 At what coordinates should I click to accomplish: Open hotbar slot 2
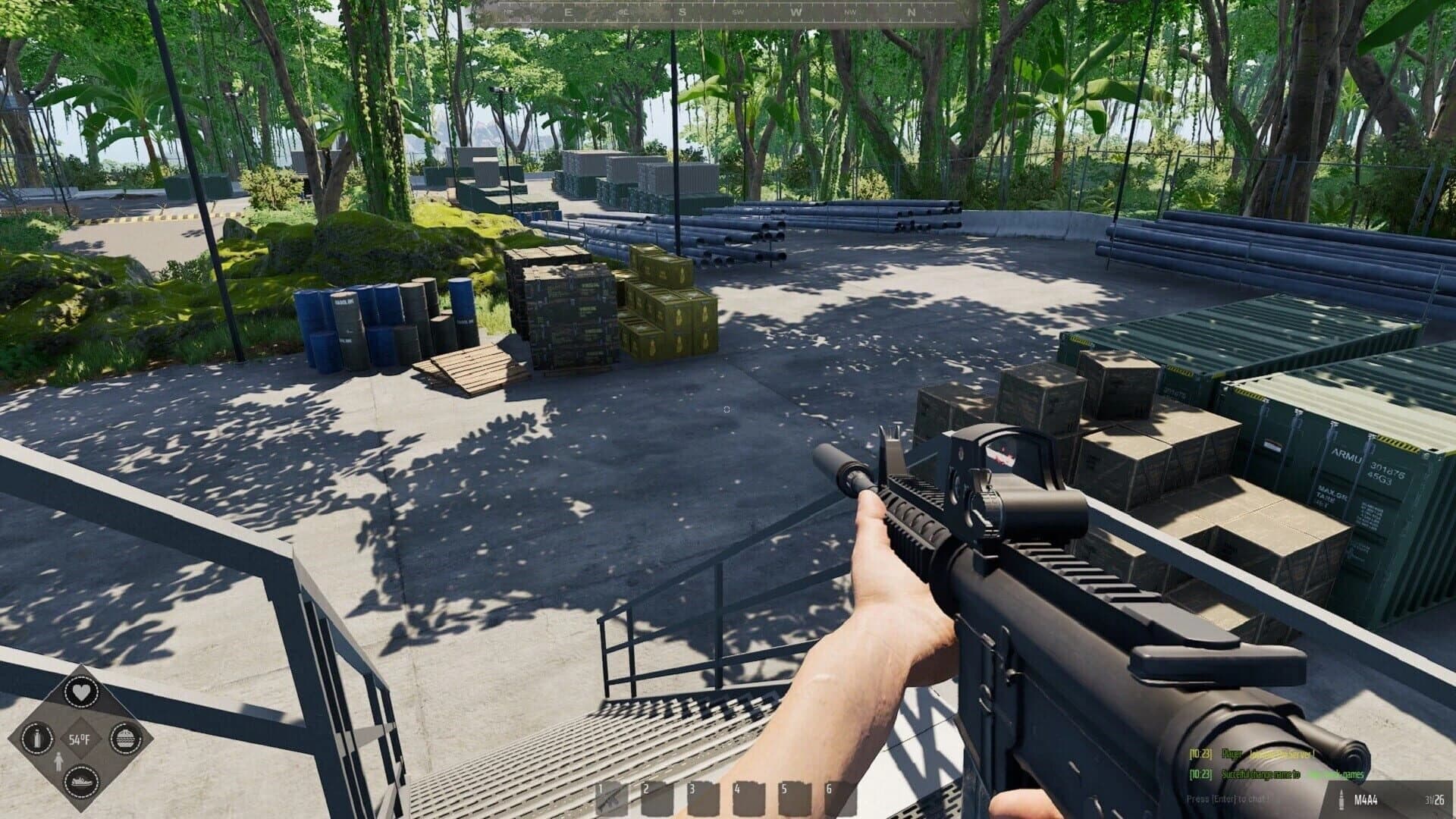tap(657, 797)
